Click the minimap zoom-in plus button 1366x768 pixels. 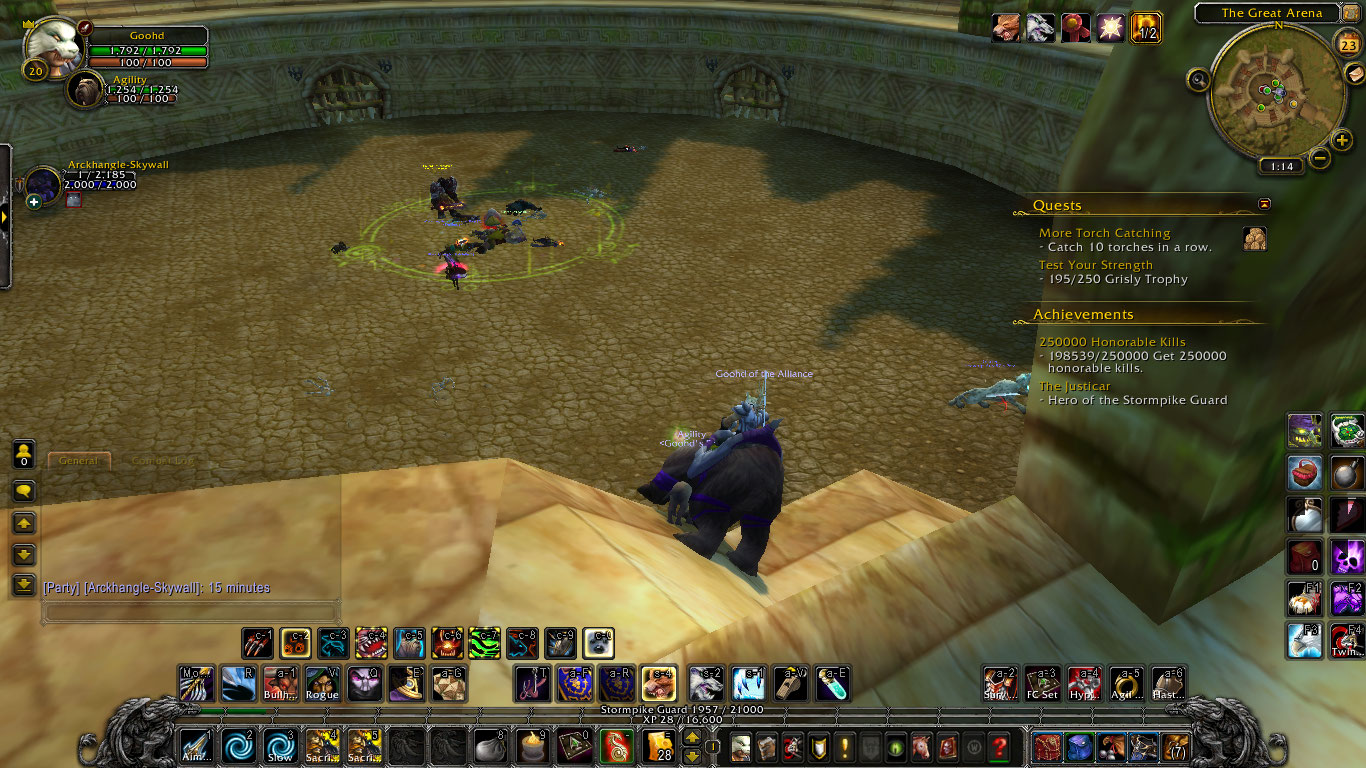(1342, 140)
